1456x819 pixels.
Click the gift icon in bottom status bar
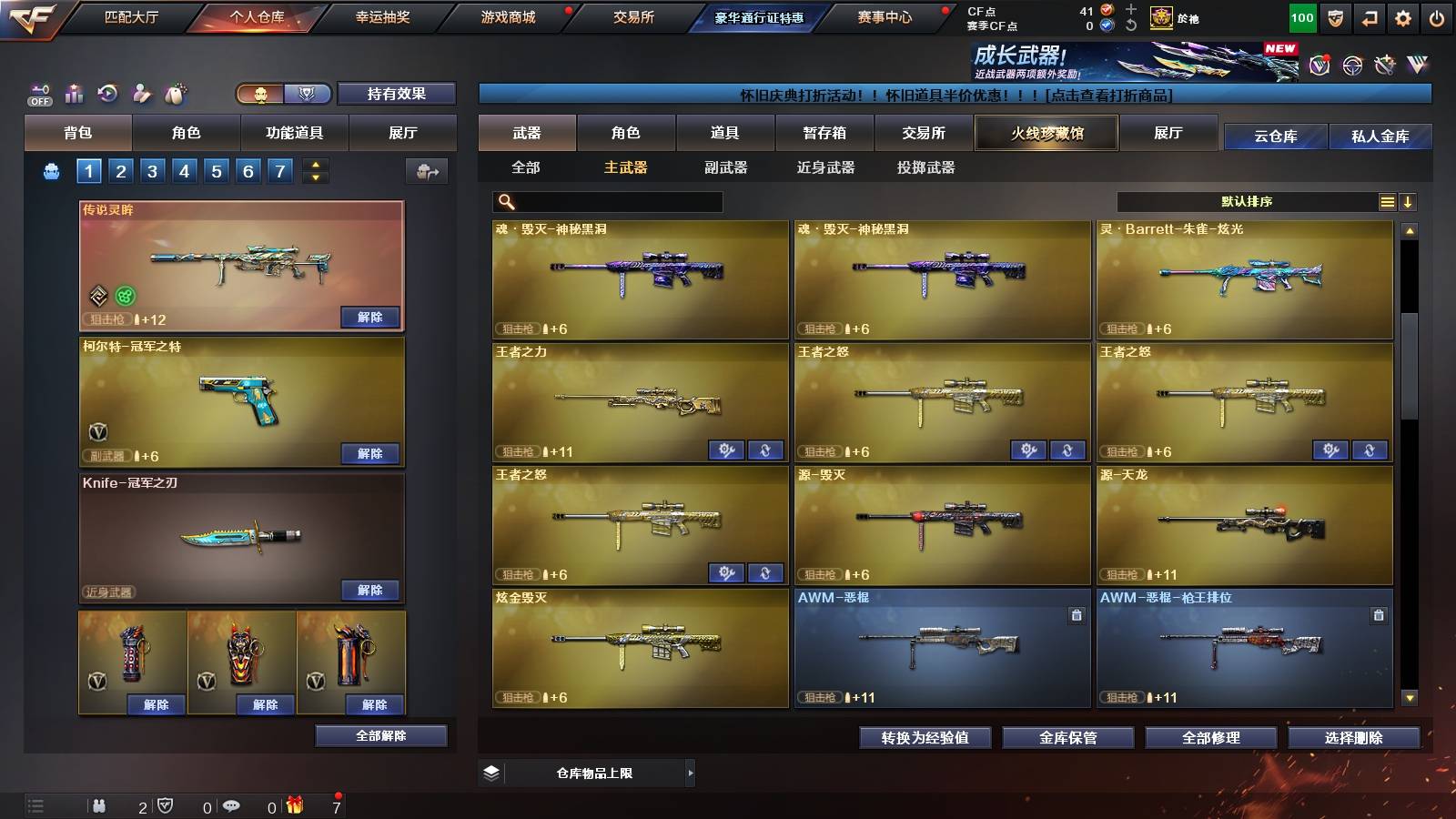pyautogui.click(x=292, y=804)
